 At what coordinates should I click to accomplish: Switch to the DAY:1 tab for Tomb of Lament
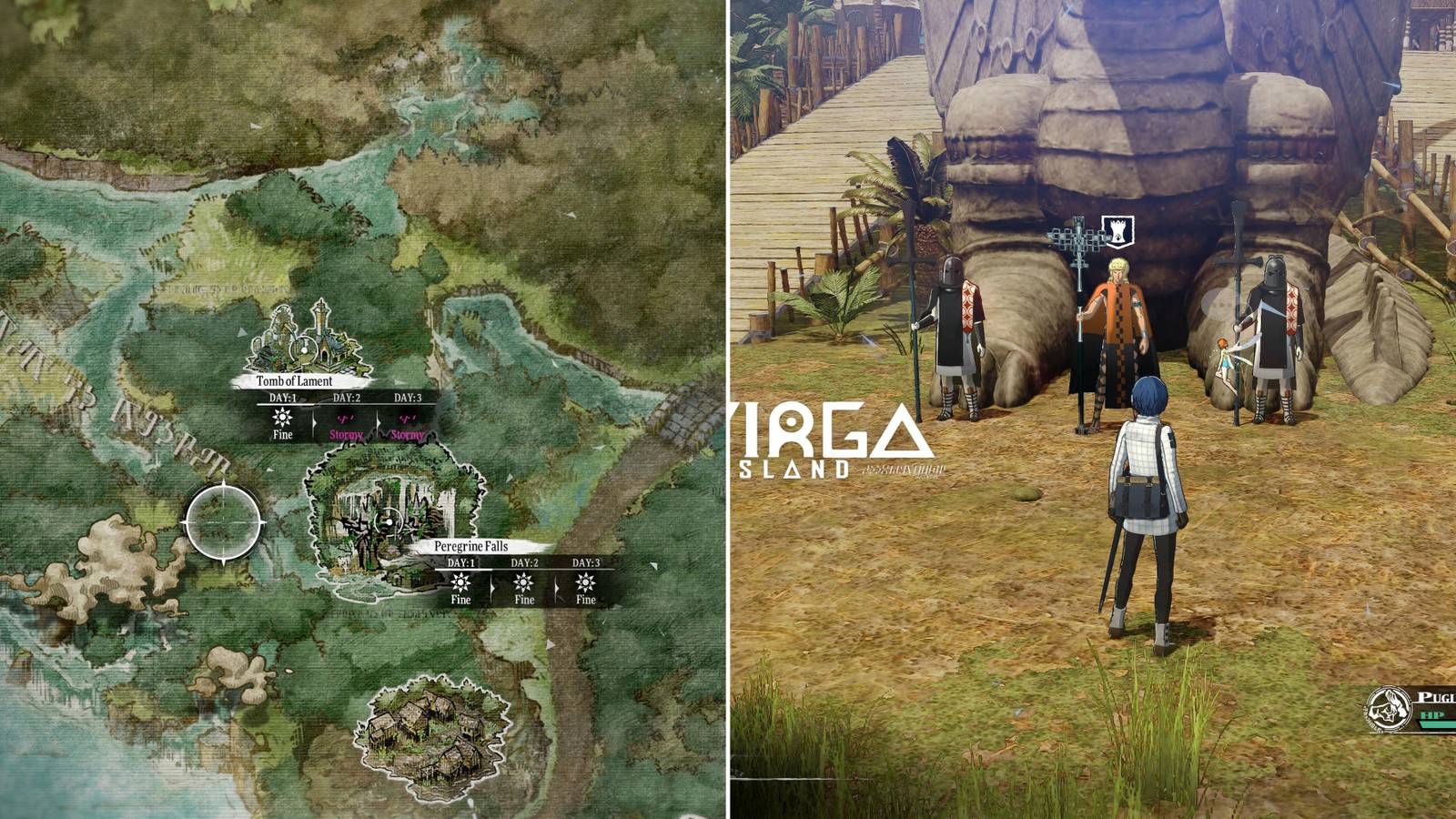click(281, 398)
